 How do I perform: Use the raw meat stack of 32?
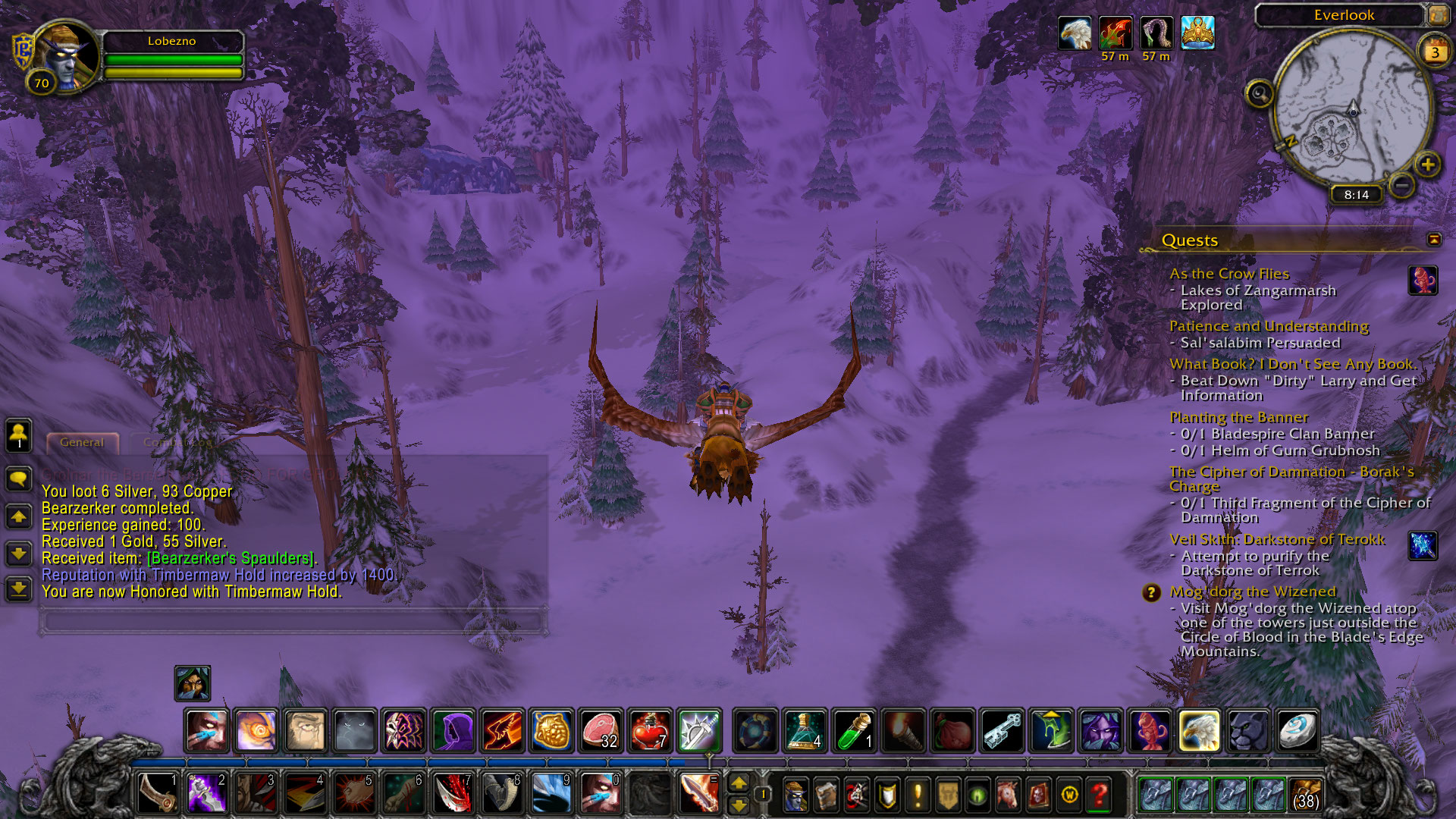click(x=601, y=730)
